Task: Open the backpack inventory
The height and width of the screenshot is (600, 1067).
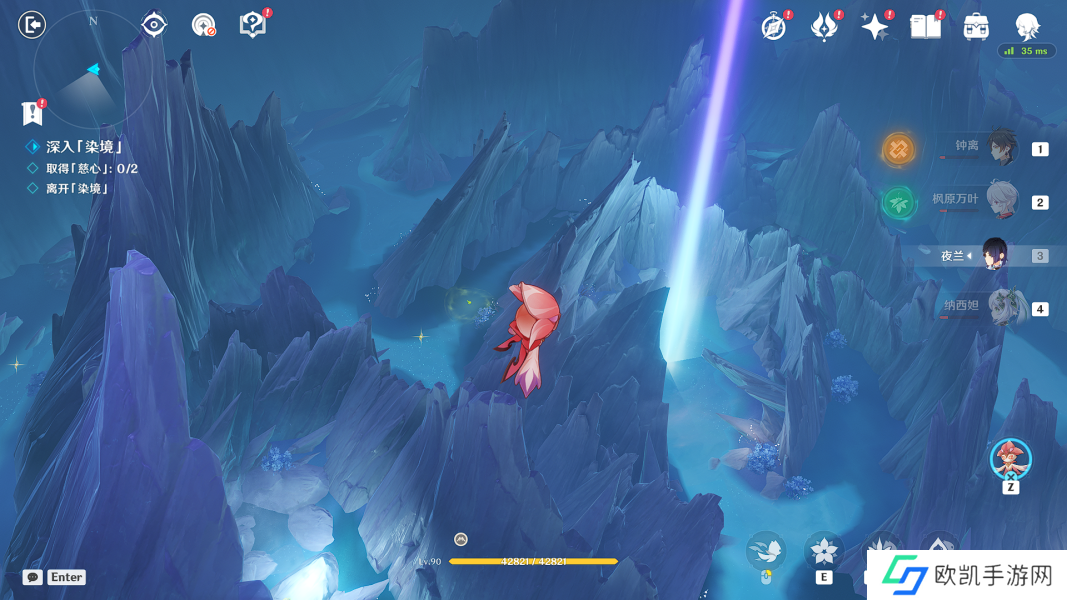Action: click(x=977, y=27)
